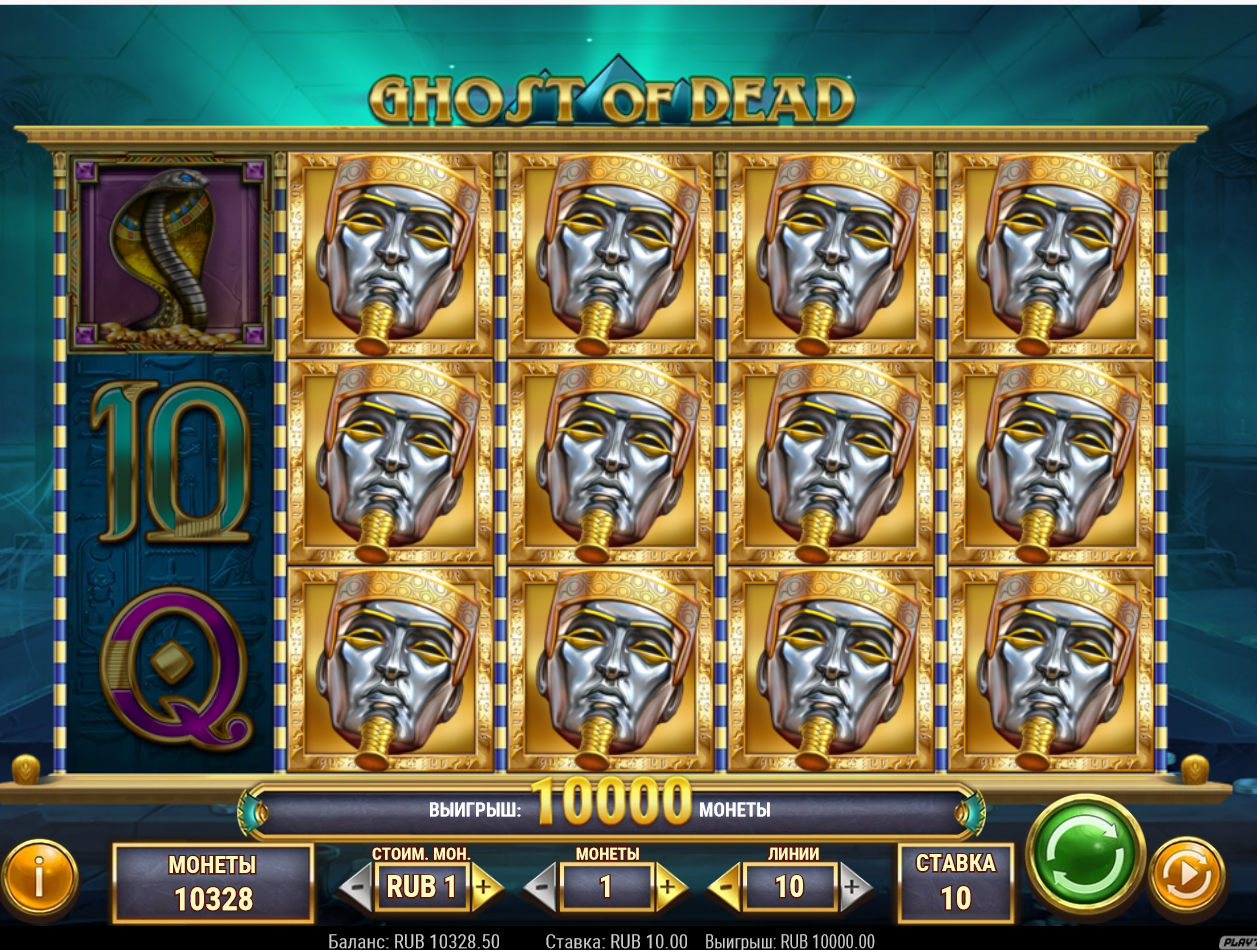Raise the number of coins per line
The width and height of the screenshot is (1257, 950).
[669, 887]
